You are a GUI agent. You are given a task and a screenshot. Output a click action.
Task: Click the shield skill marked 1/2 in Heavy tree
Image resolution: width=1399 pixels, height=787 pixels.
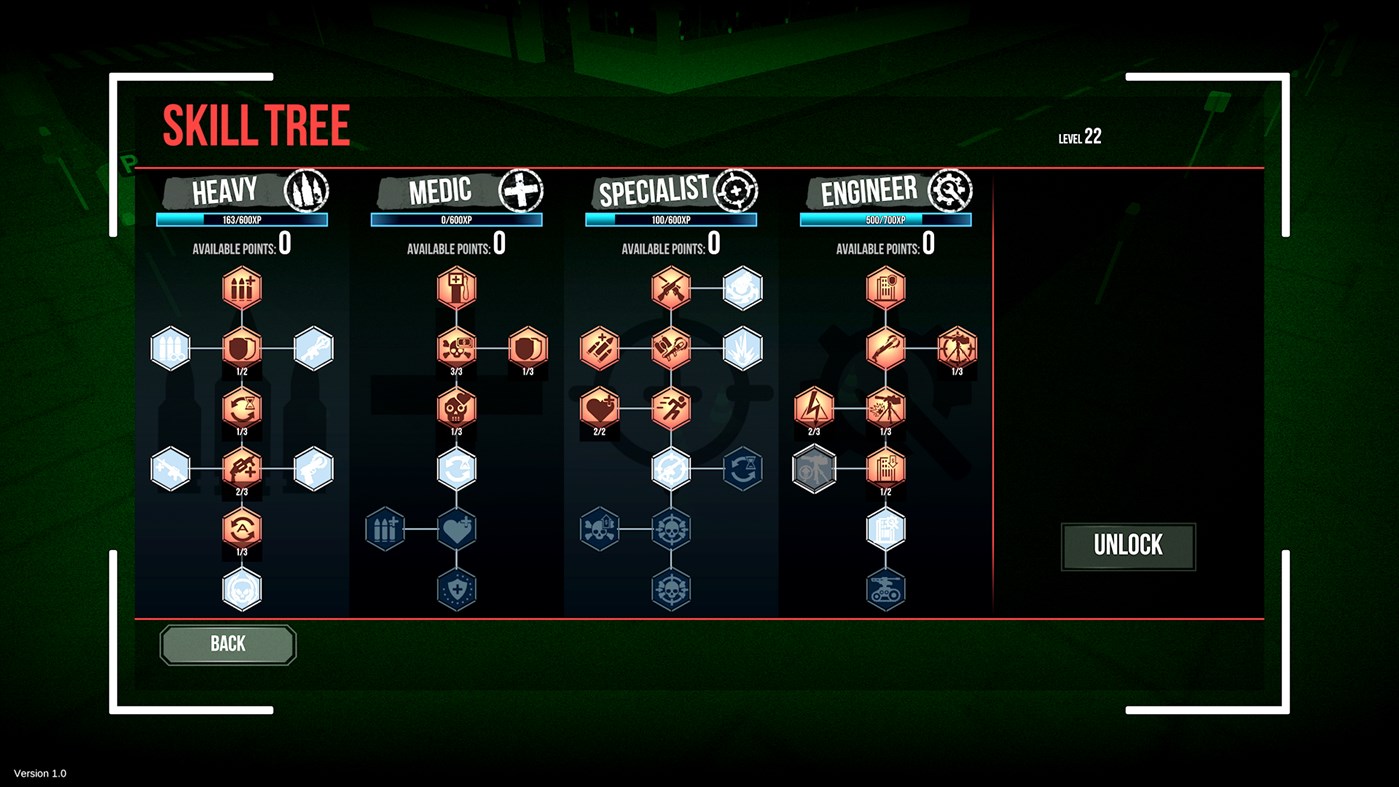pyautogui.click(x=241, y=348)
